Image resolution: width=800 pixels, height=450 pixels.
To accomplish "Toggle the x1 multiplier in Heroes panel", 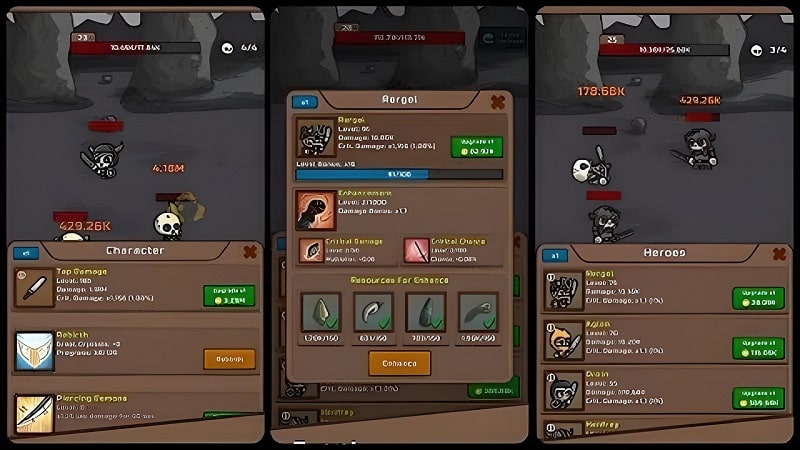I will [554, 256].
